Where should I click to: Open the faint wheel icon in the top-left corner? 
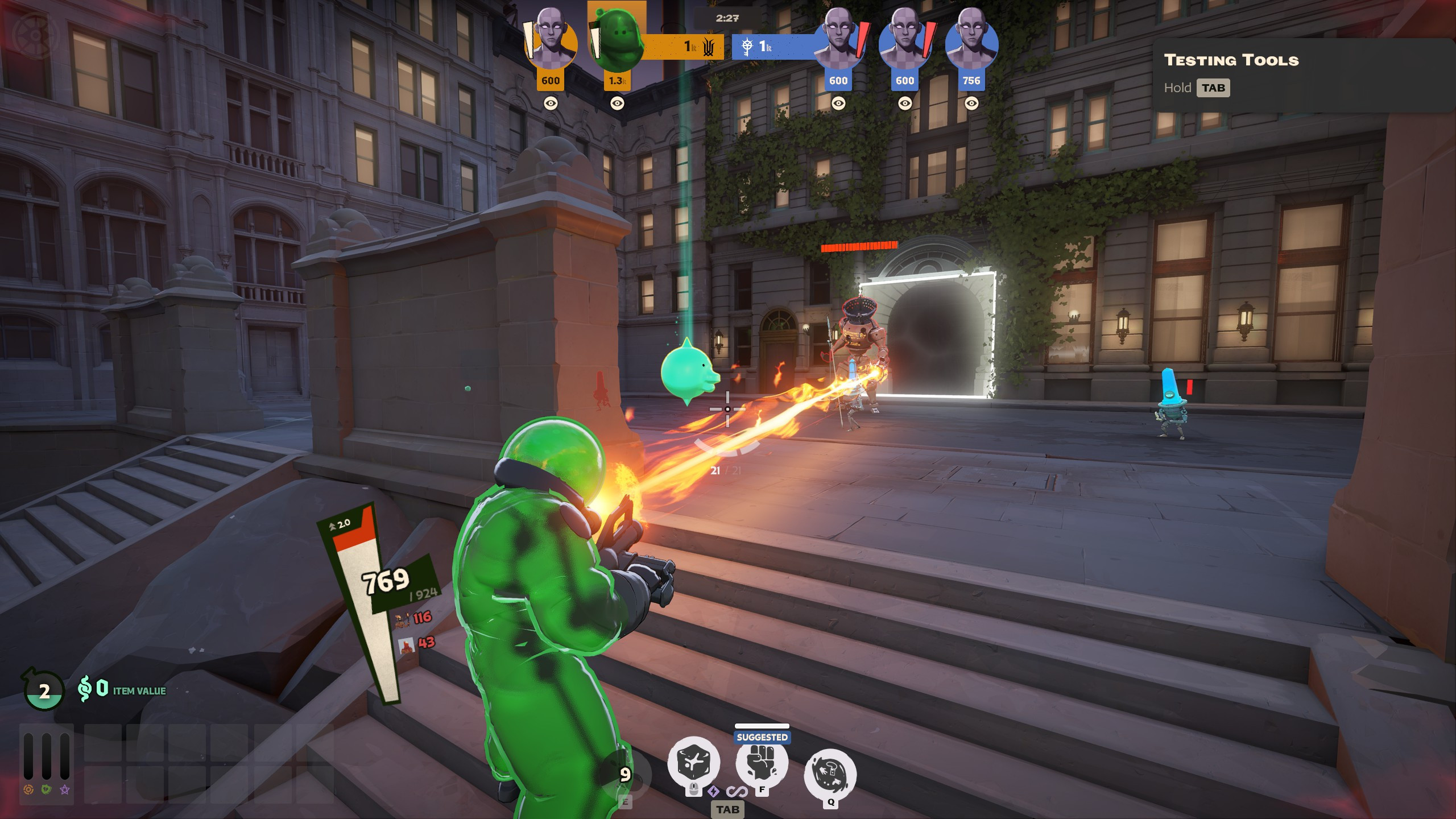pyautogui.click(x=35, y=35)
